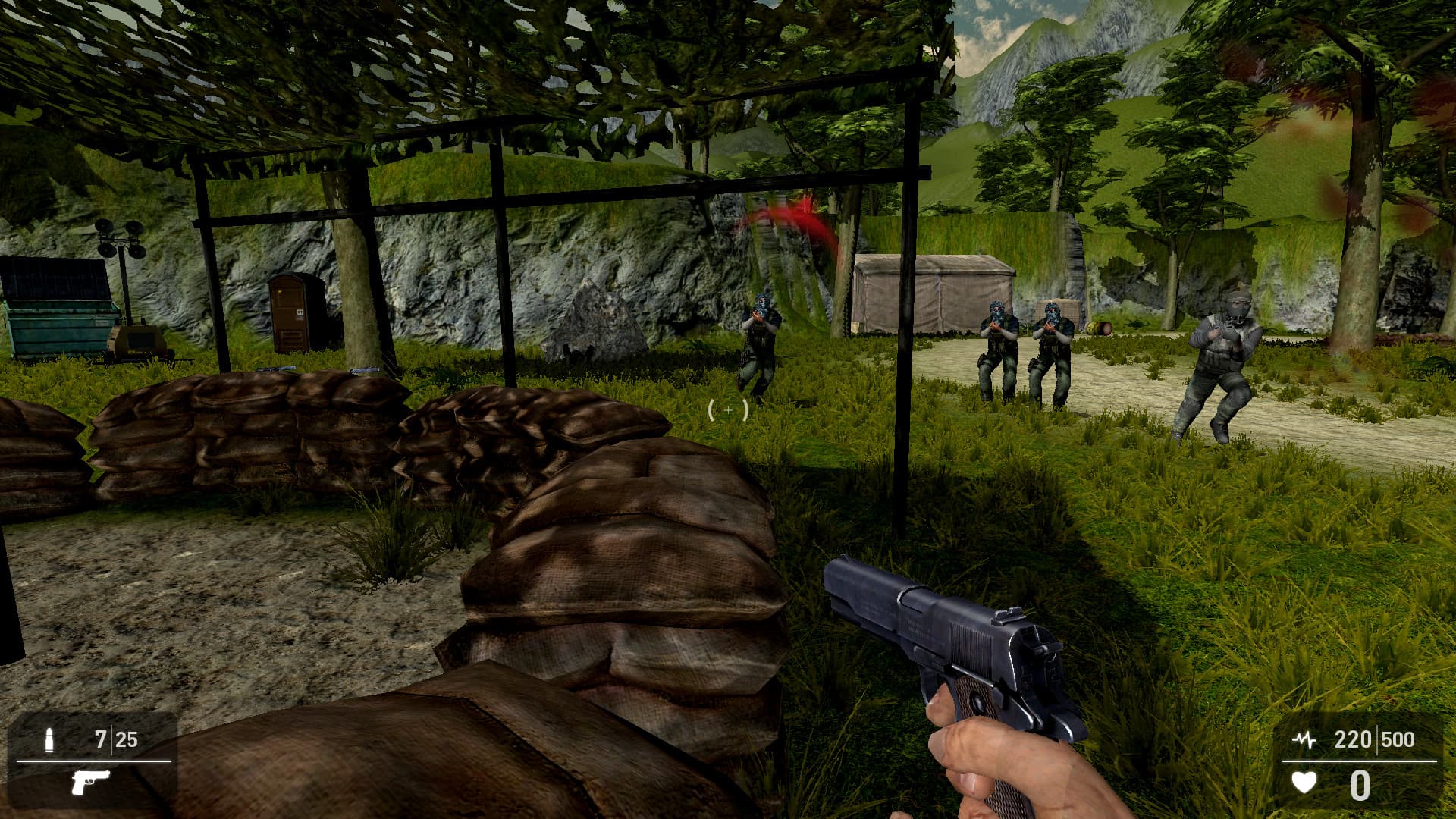
Task: Click the portable toilet door
Action: click(288, 311)
